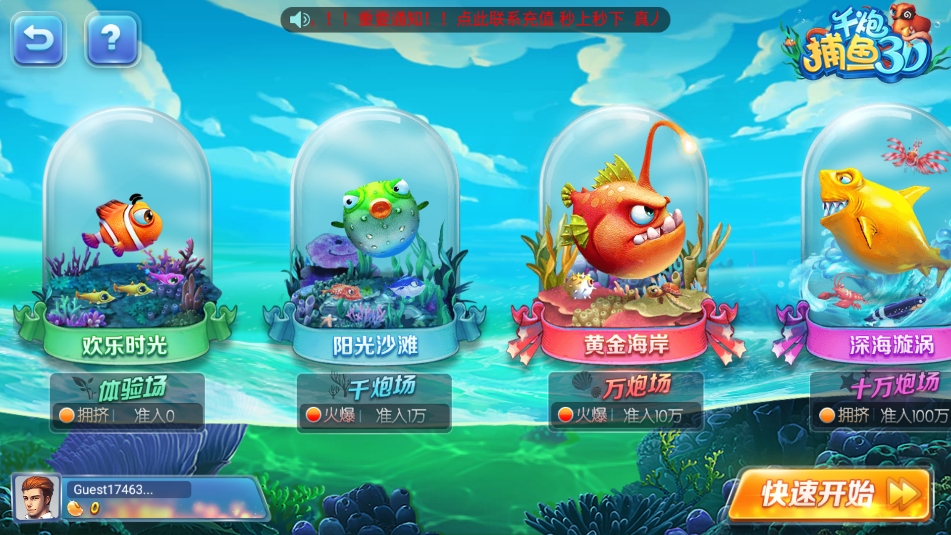Click the scrolling notice announcement bar
This screenshot has height=535, width=951.
pyautogui.click(x=475, y=19)
